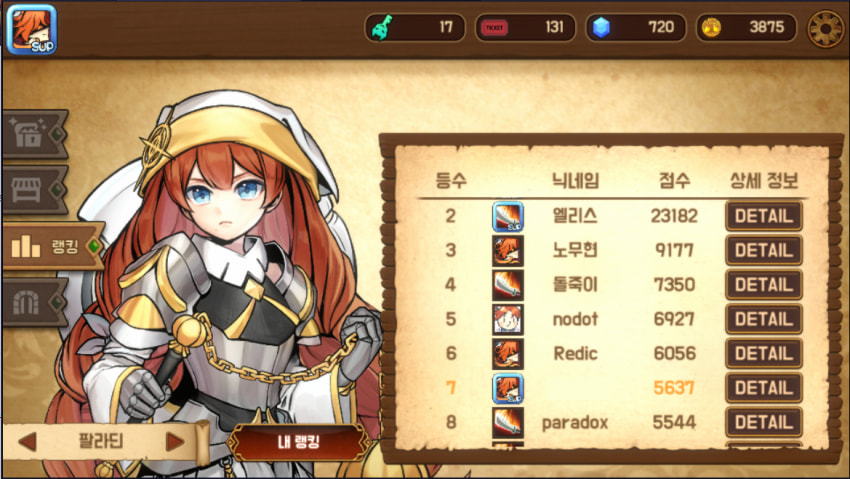This screenshot has width=850, height=479.
Task: View DETAIL for rank 5 nodot
Action: [x=763, y=319]
